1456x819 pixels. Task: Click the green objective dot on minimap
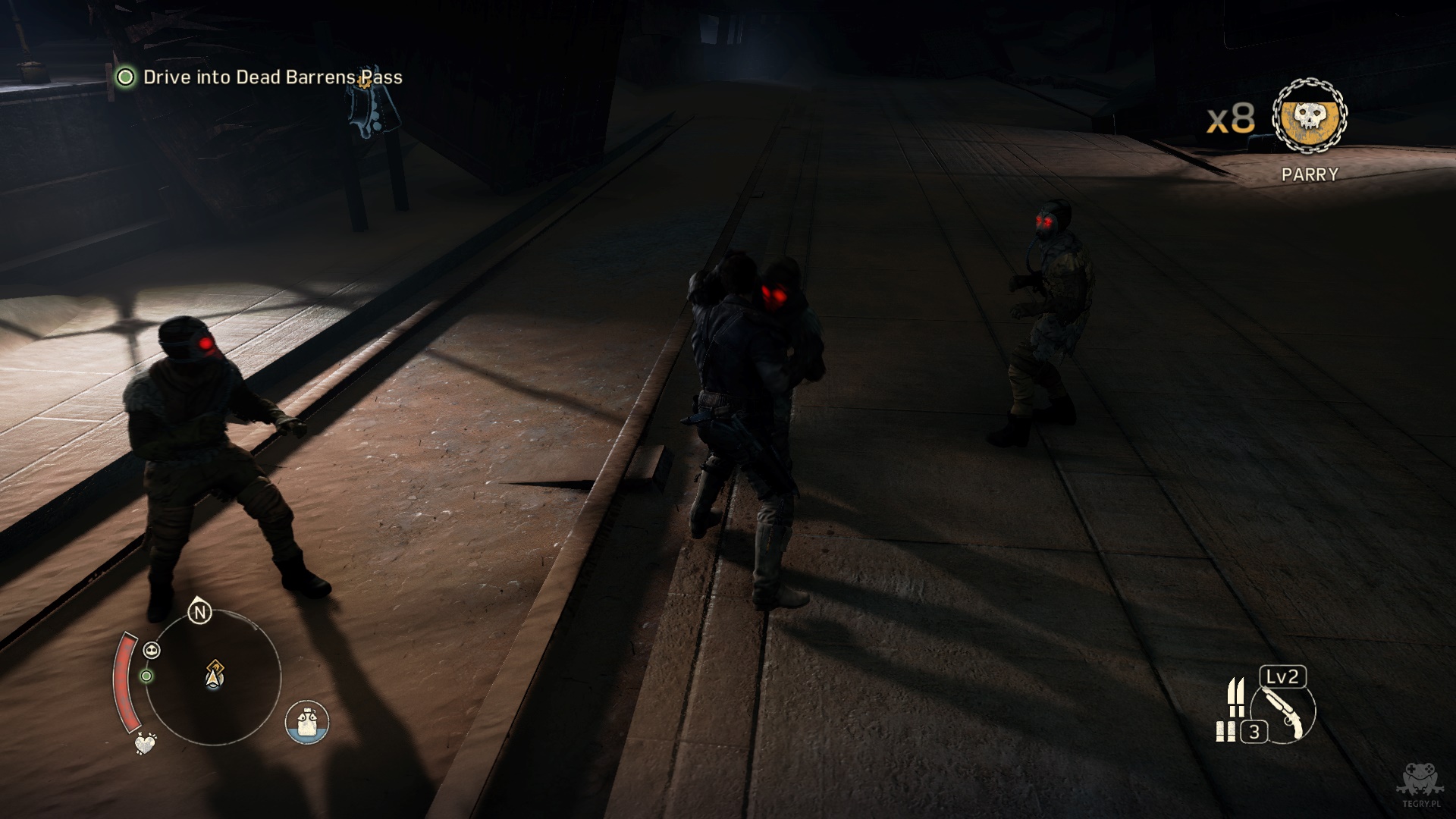(x=146, y=676)
